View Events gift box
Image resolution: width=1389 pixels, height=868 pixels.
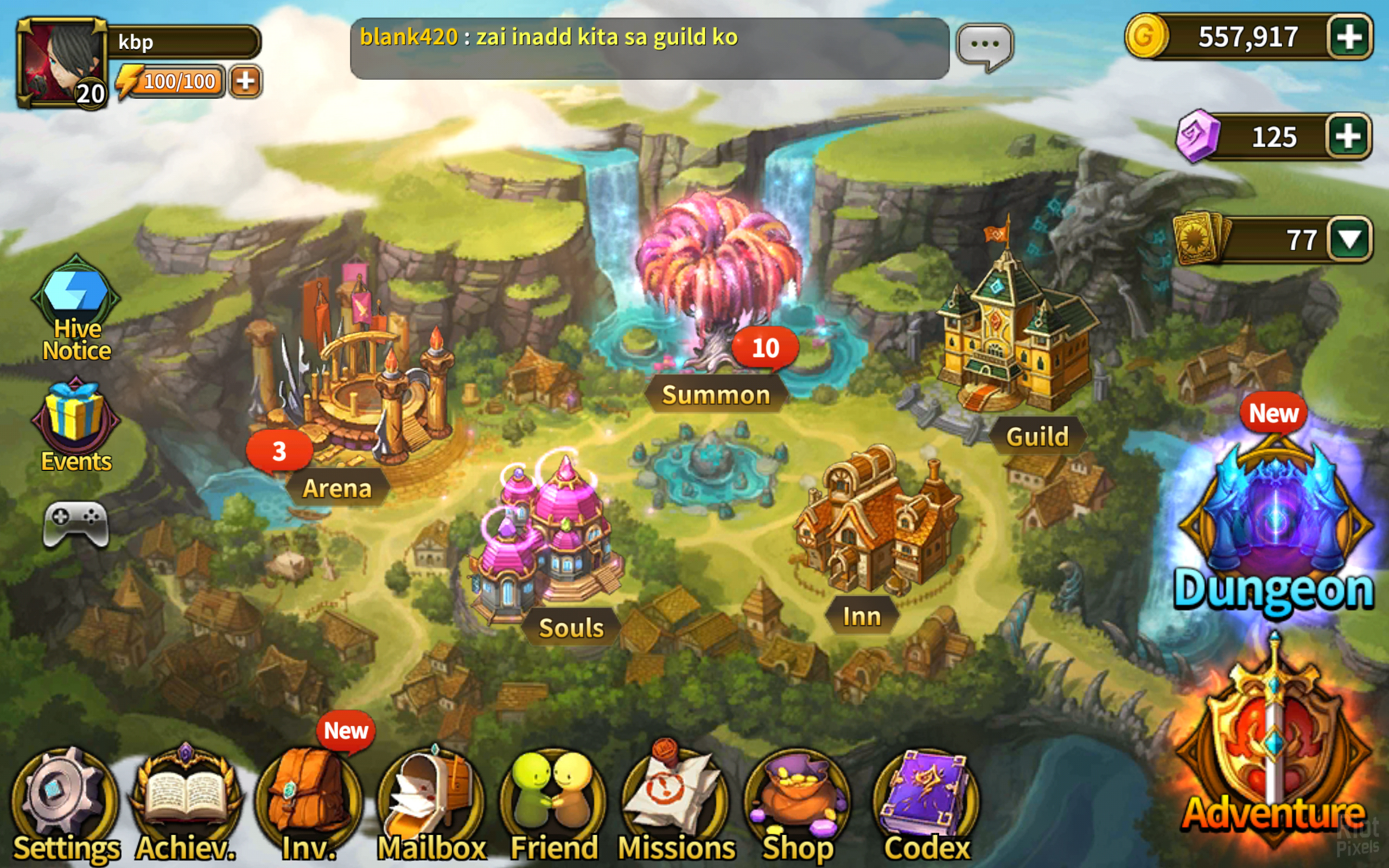pyautogui.click(x=76, y=425)
